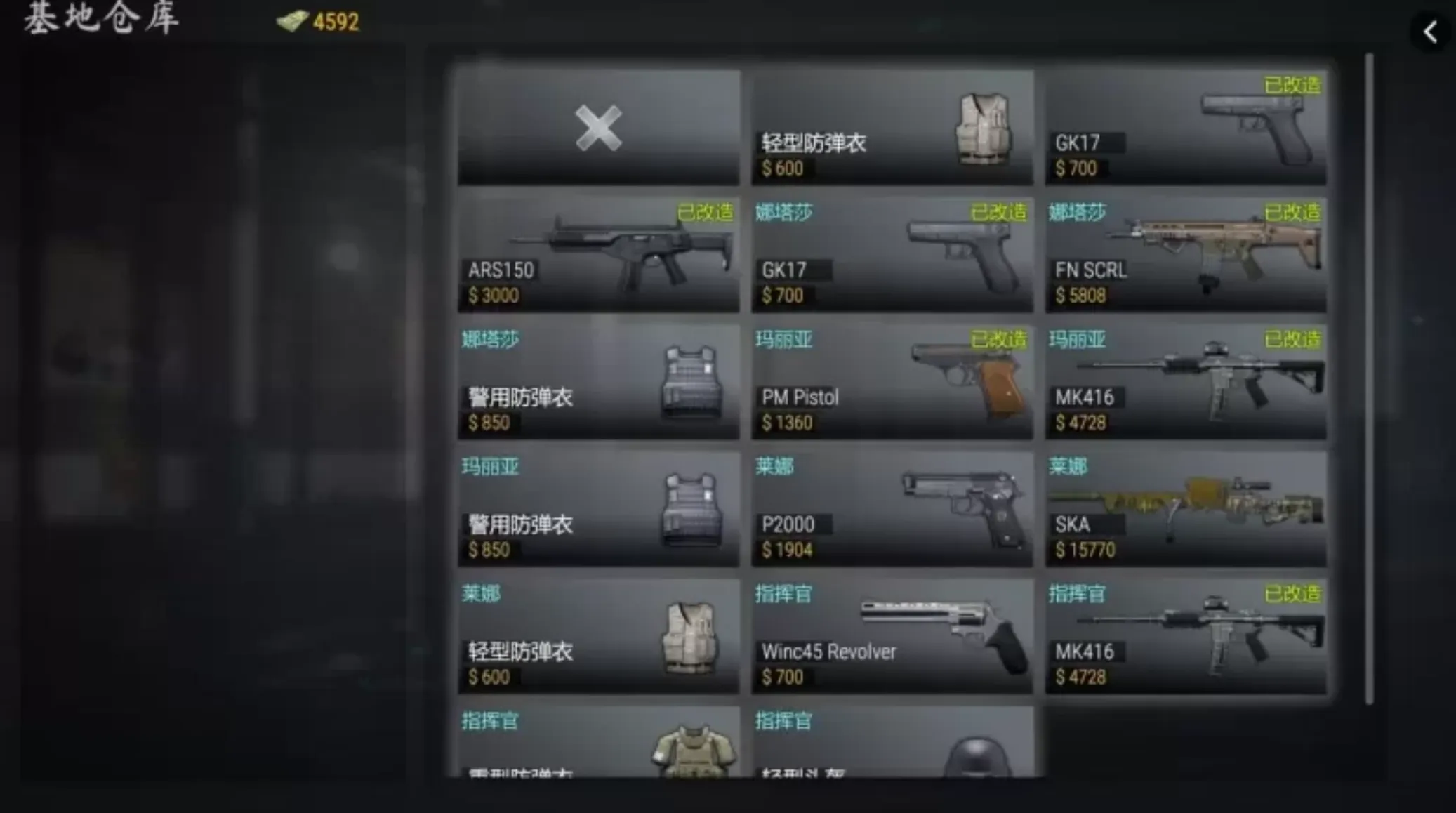The width and height of the screenshot is (1456, 813).
Task: Select the P2000 pistol
Action: (x=892, y=509)
